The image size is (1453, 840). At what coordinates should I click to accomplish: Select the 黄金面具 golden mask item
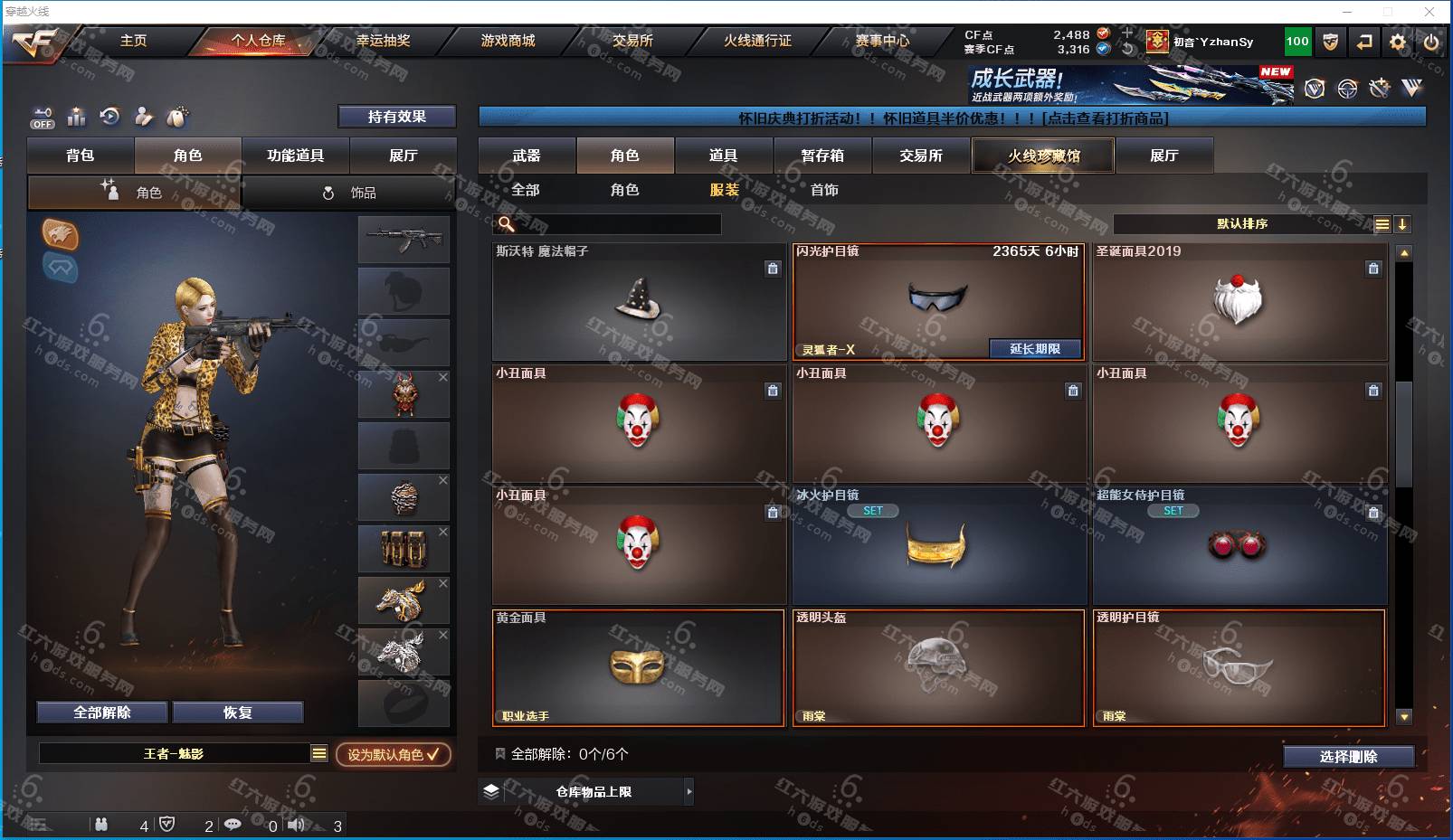coord(638,668)
